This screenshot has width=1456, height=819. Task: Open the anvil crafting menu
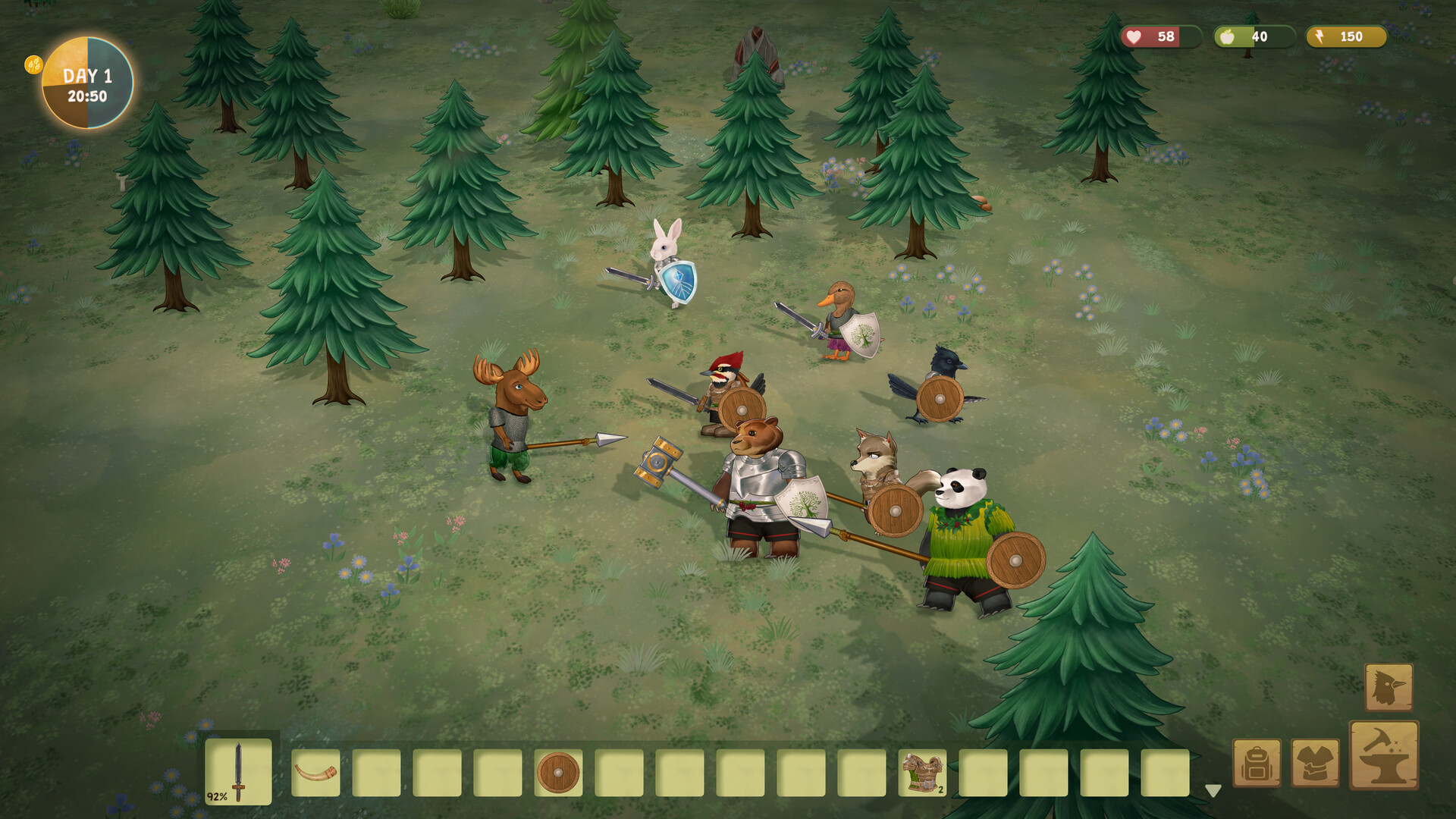click(1384, 755)
